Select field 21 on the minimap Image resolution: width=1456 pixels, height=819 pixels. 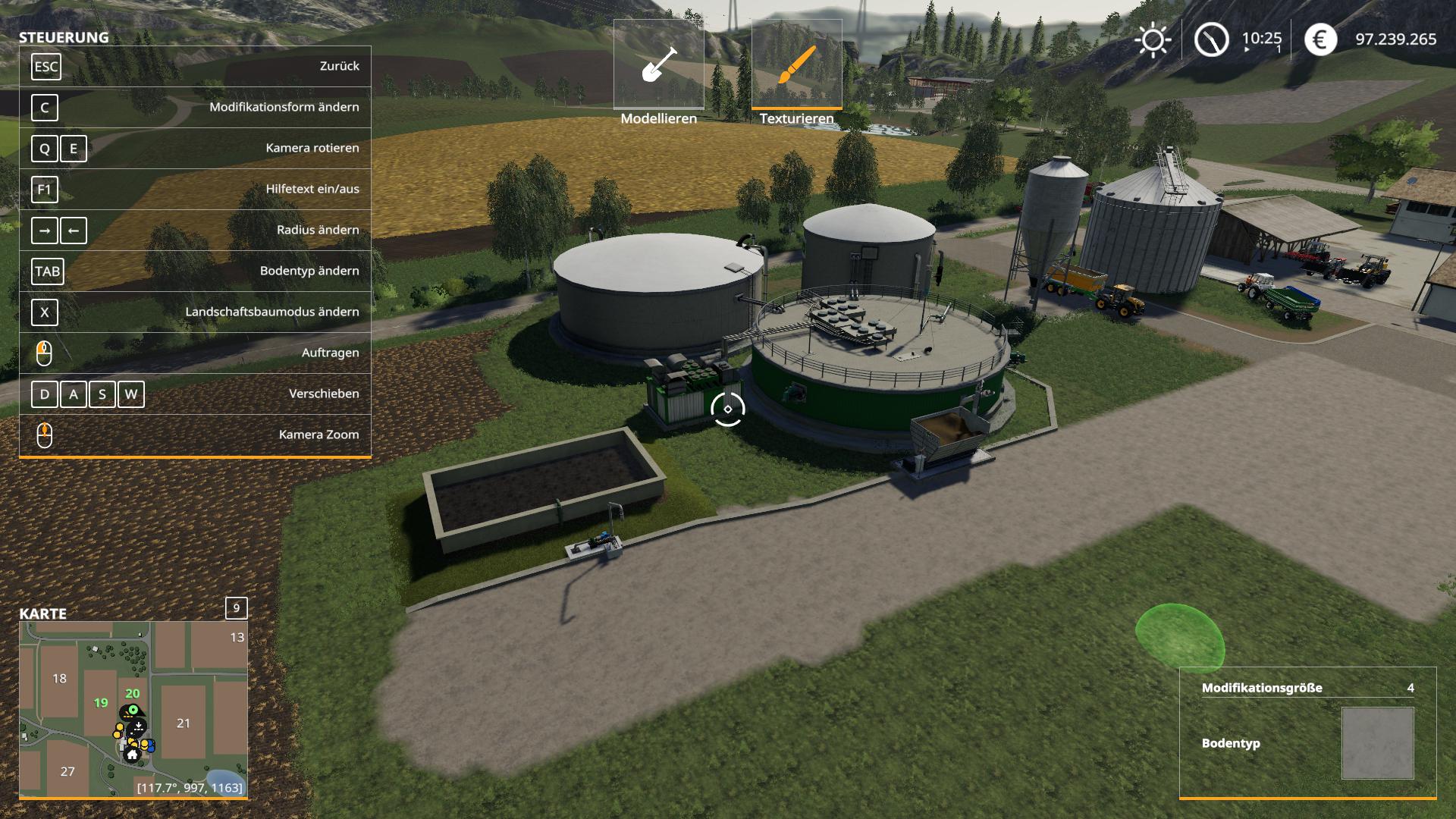[184, 723]
